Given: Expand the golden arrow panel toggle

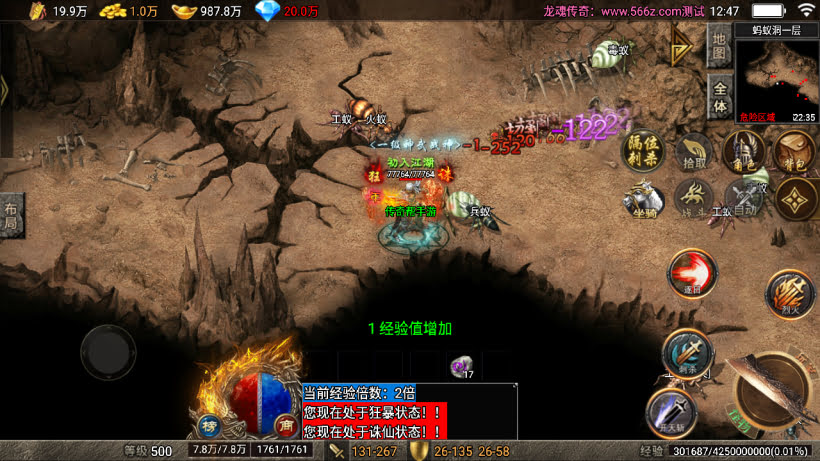Looking at the screenshot, I should point(684,45).
